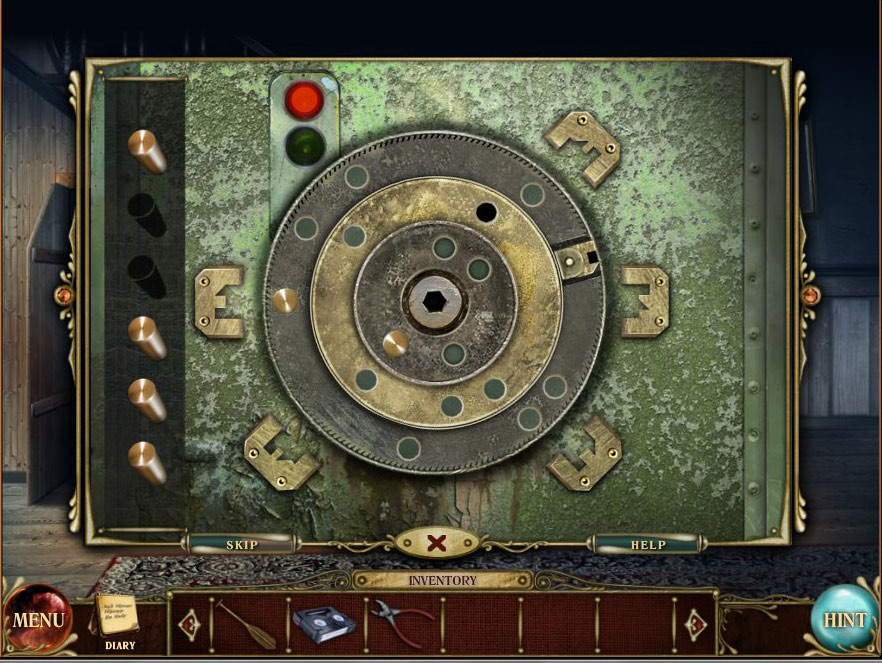Skip the dial puzzle
This screenshot has height=663, width=882.
242,544
